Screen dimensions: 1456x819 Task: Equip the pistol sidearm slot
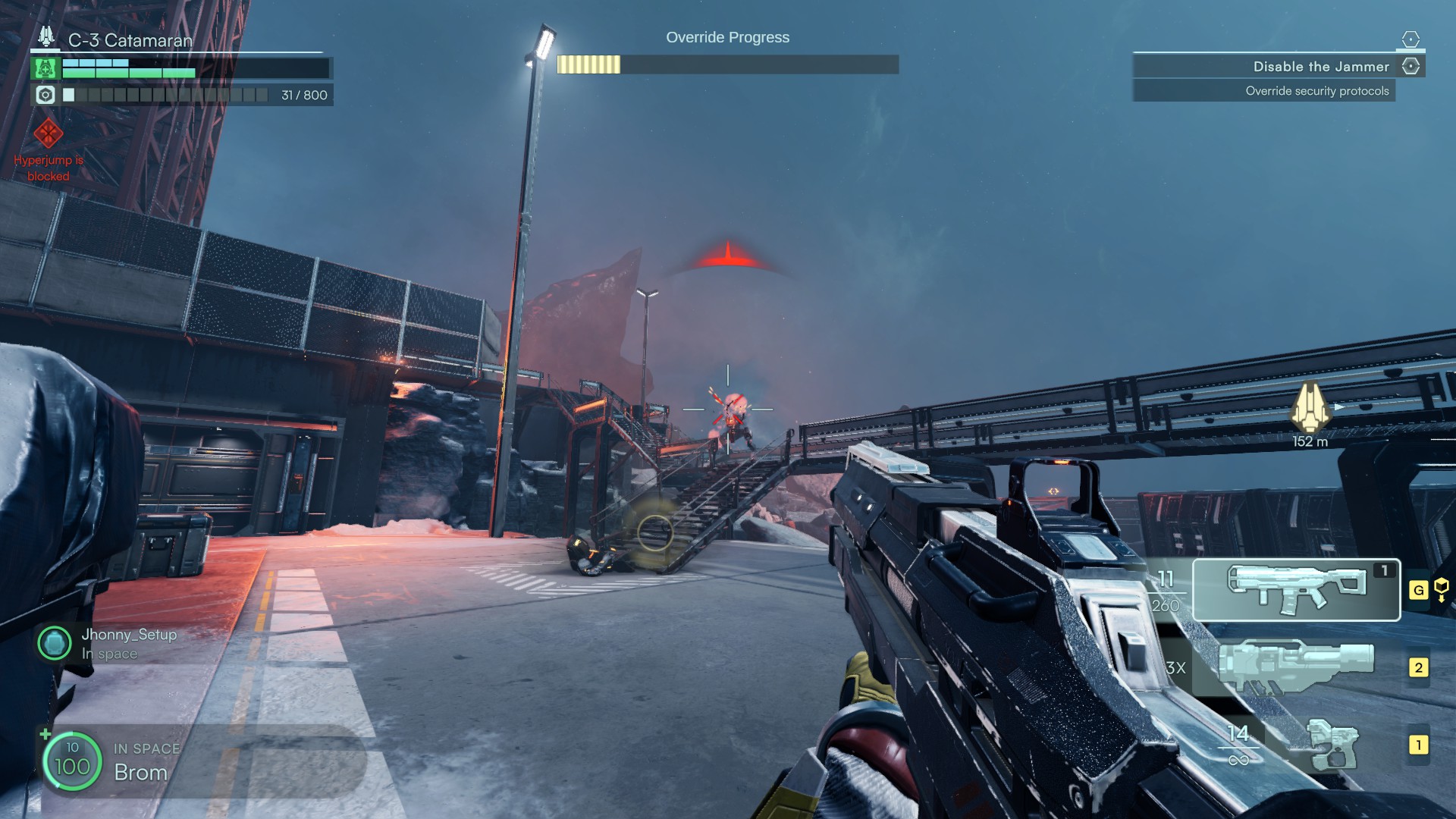click(1332, 744)
